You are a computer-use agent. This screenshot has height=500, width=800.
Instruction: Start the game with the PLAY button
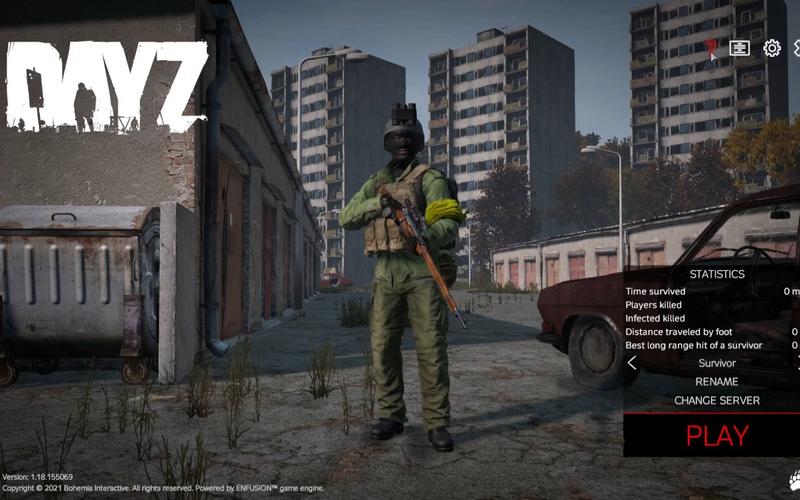tap(716, 435)
